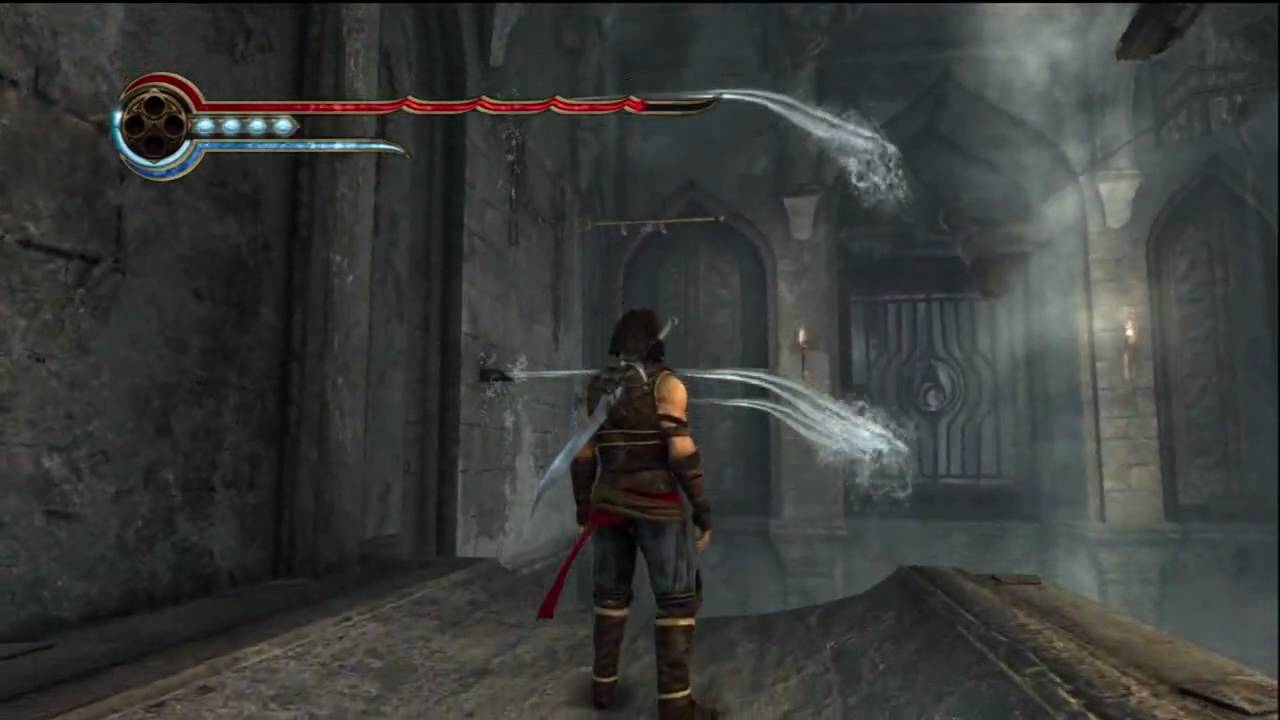The height and width of the screenshot is (720, 1280).
Task: Toggle the distant right-side torch
Action: coord(1131,330)
